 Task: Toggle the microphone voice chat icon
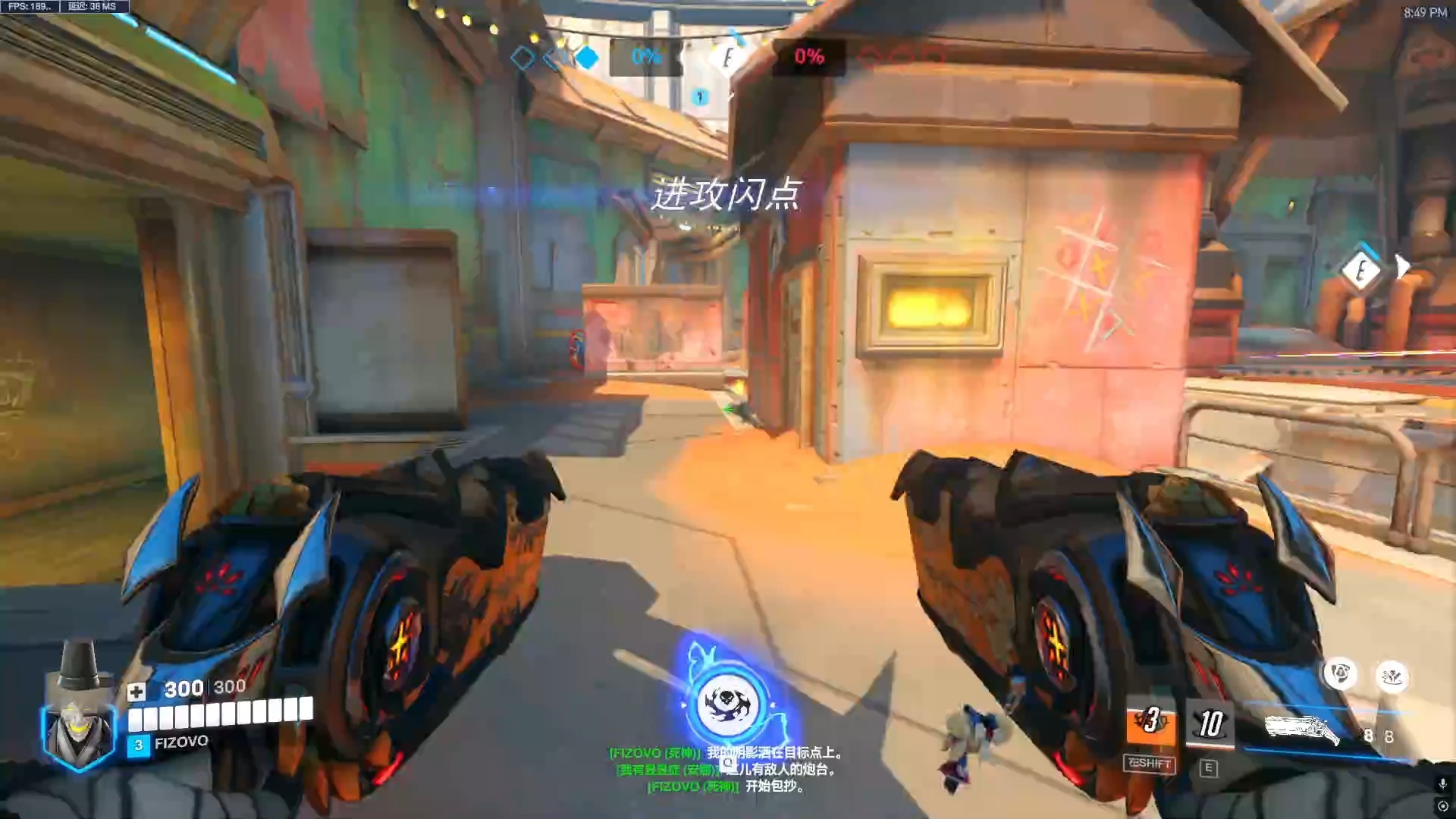click(1442, 783)
